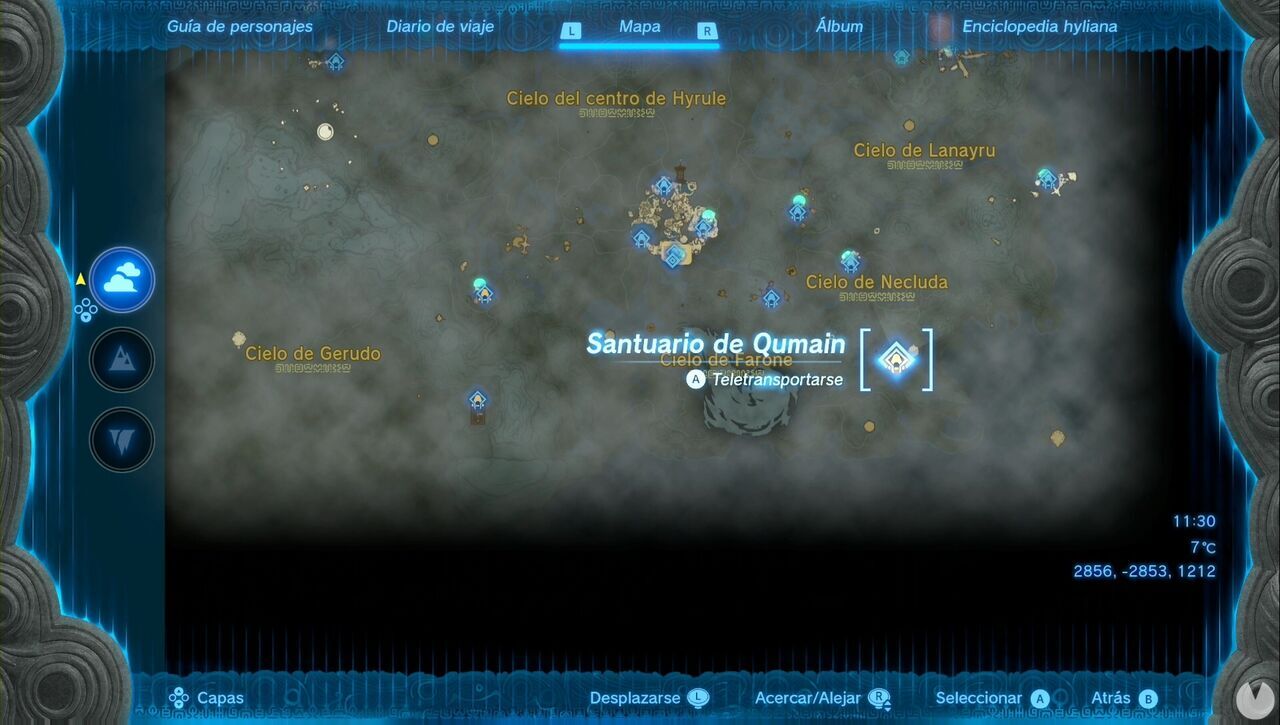The height and width of the screenshot is (725, 1280).
Task: Switch to the Álbum tab
Action: [x=838, y=26]
